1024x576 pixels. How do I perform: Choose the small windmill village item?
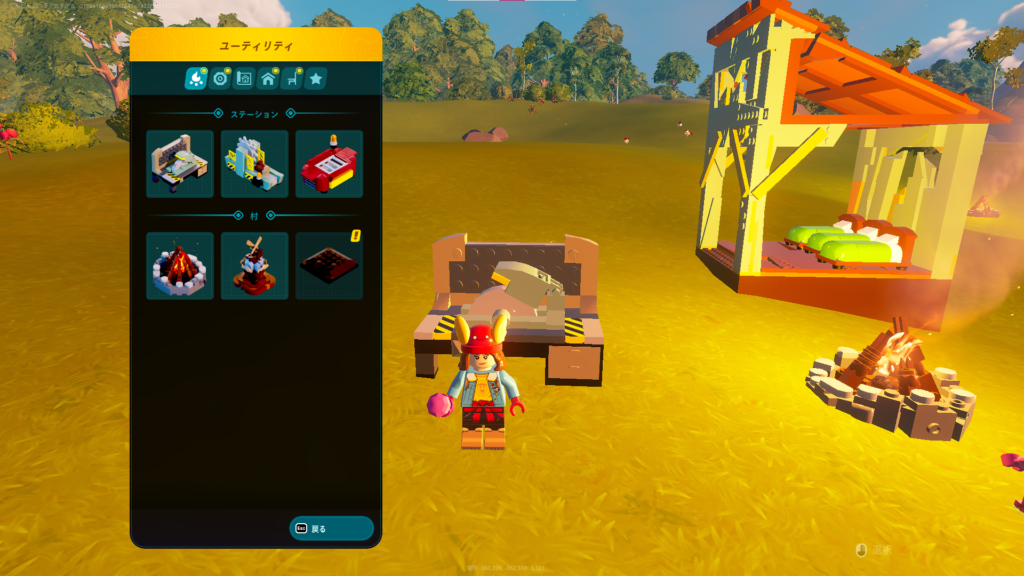[x=254, y=266]
